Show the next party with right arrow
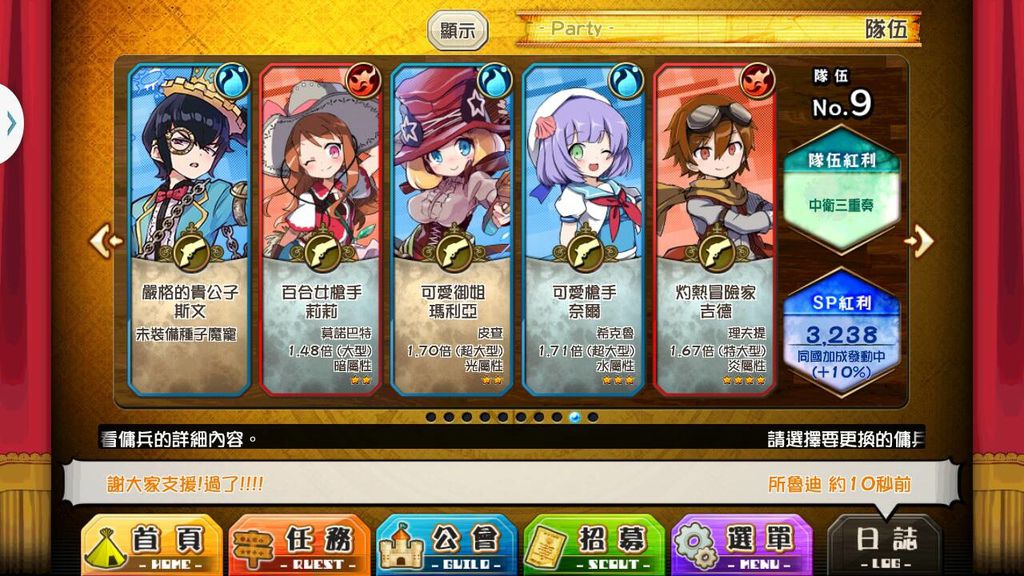This screenshot has height=576, width=1024. click(920, 240)
